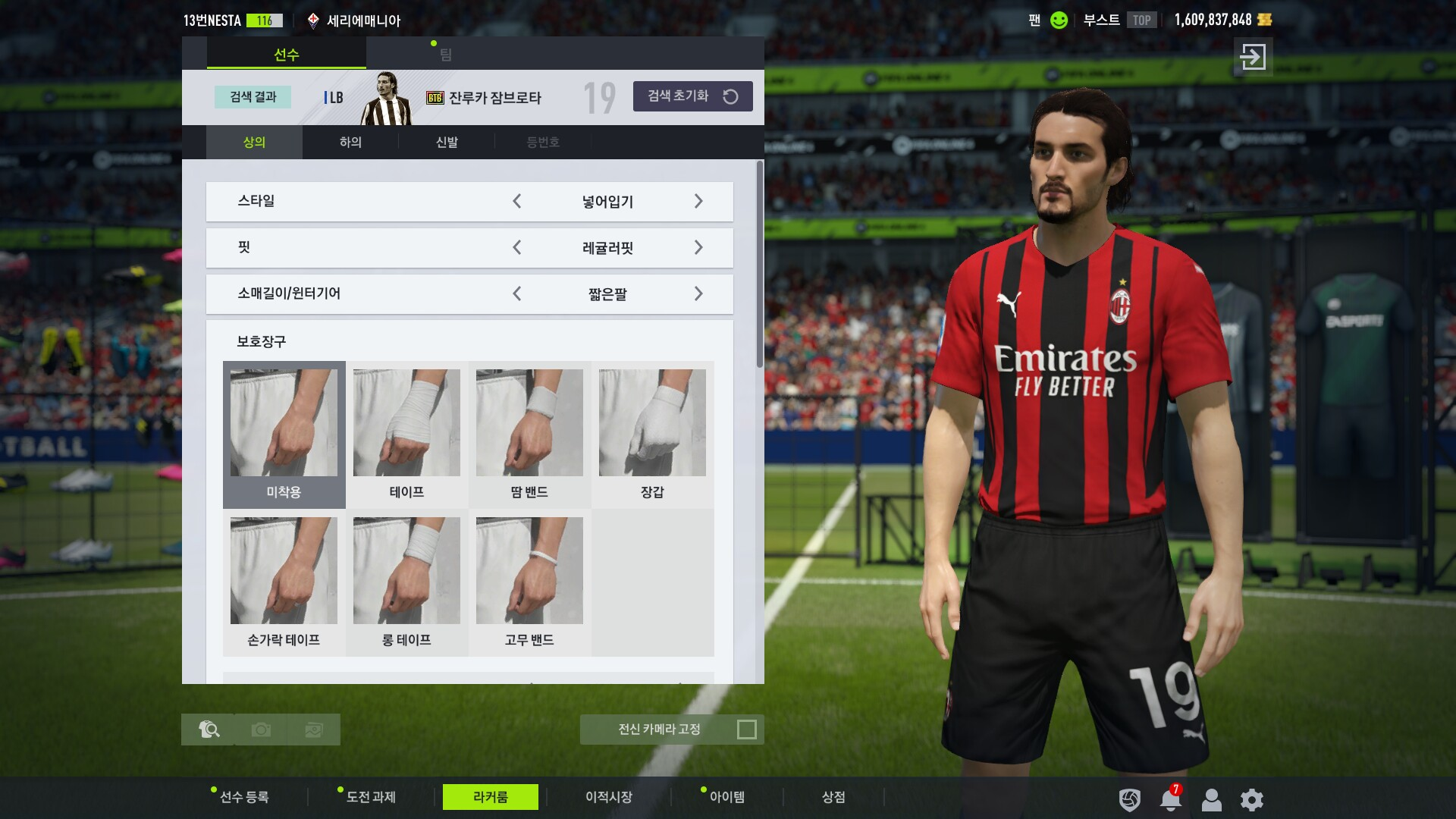Switch to the 팀 tab

(445, 55)
